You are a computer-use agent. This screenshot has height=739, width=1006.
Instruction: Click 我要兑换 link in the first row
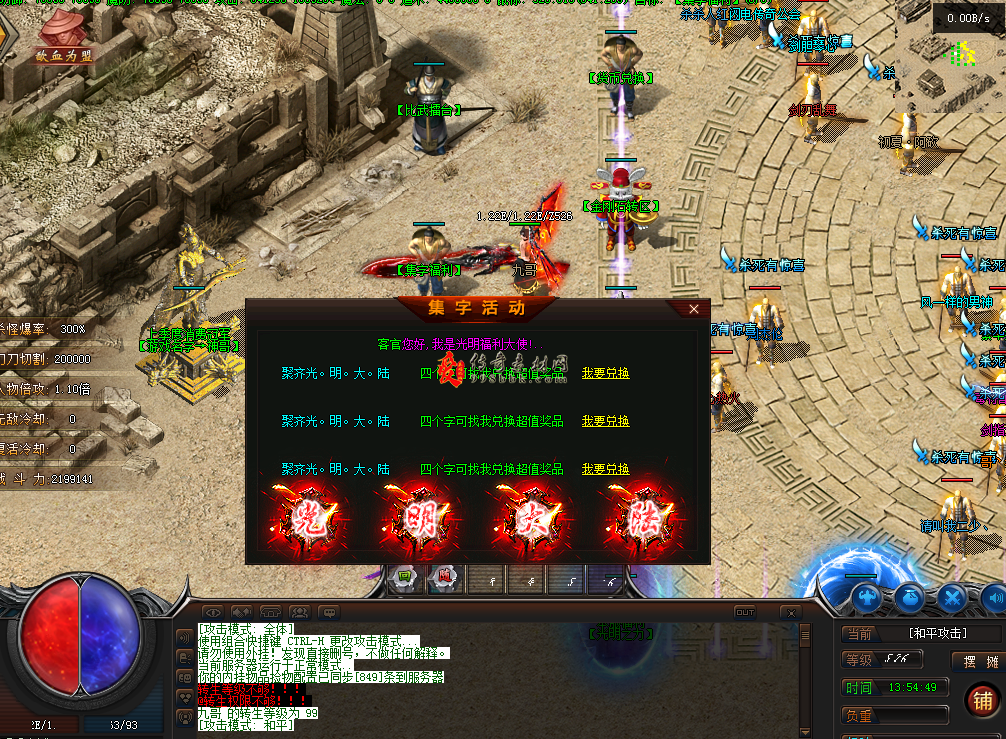pyautogui.click(x=605, y=373)
